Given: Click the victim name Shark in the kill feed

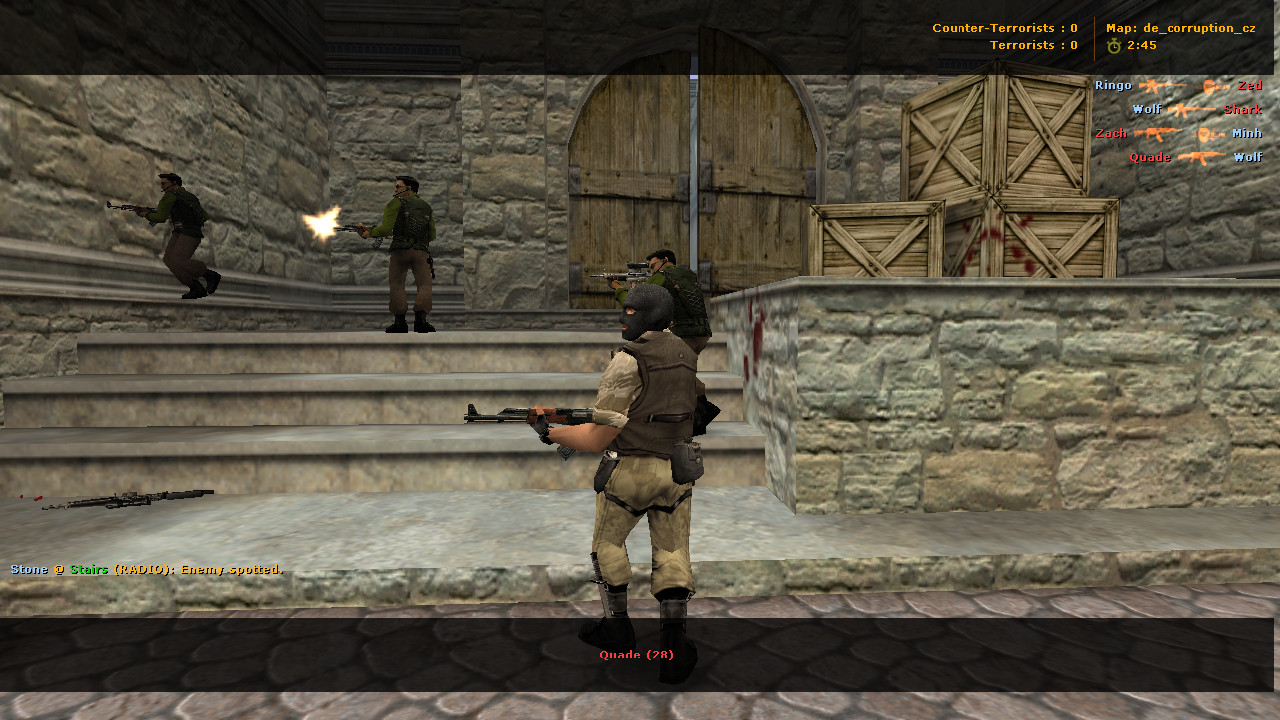Looking at the screenshot, I should (x=1242, y=110).
